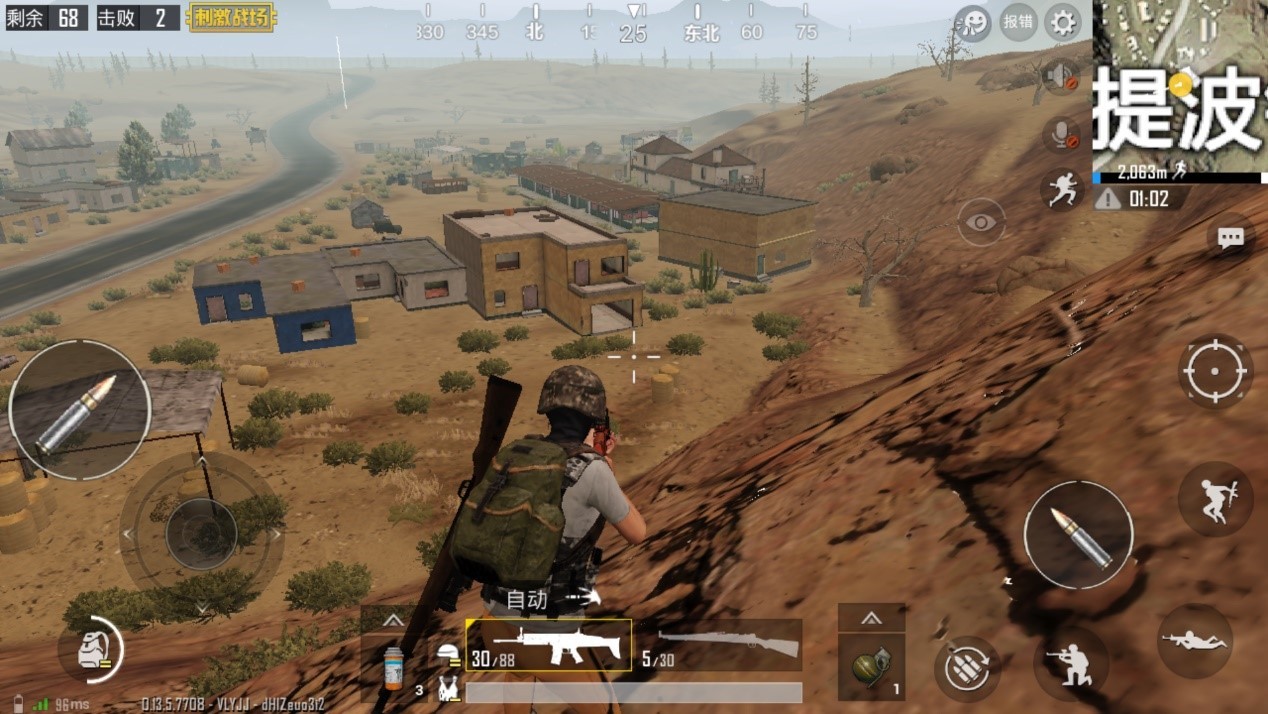Viewport: 1268px width, 714px height.
Task: Open the settings gear menu
Action: pos(1062,21)
